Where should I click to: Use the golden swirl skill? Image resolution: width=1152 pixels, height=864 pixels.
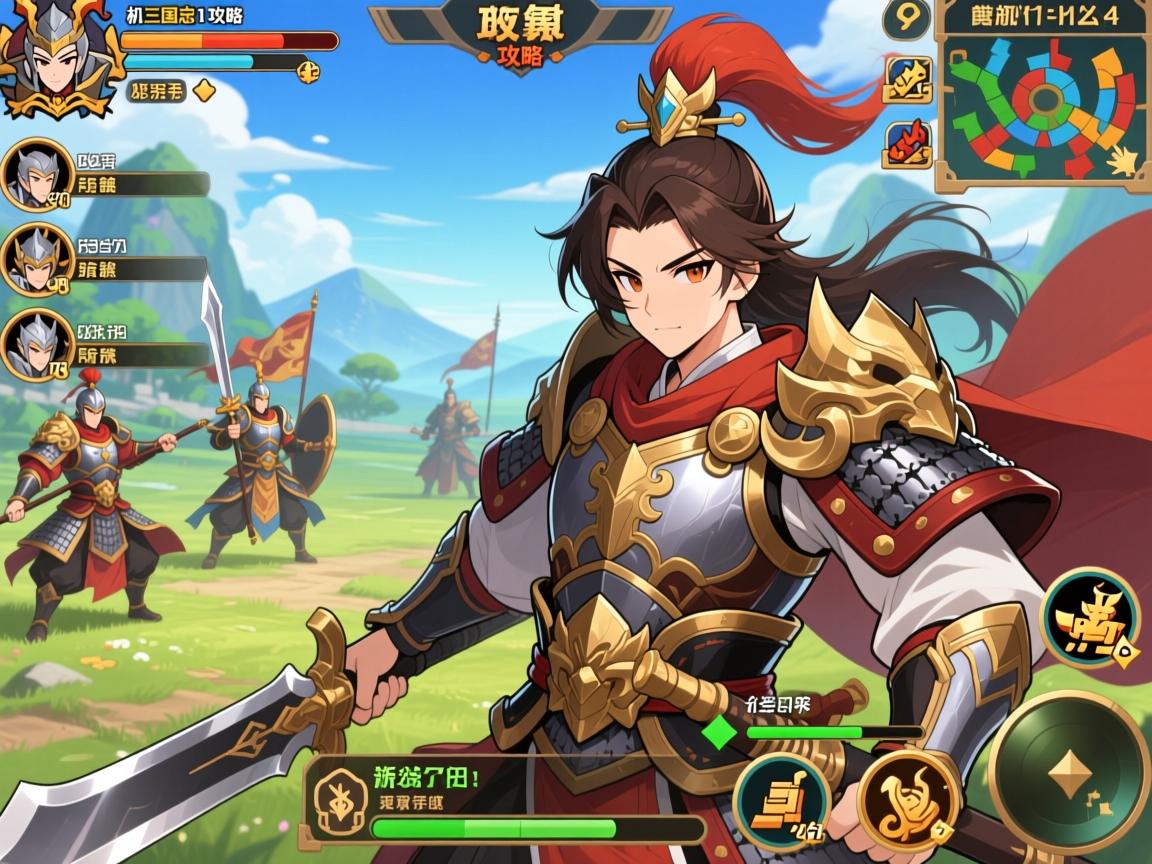click(x=909, y=797)
